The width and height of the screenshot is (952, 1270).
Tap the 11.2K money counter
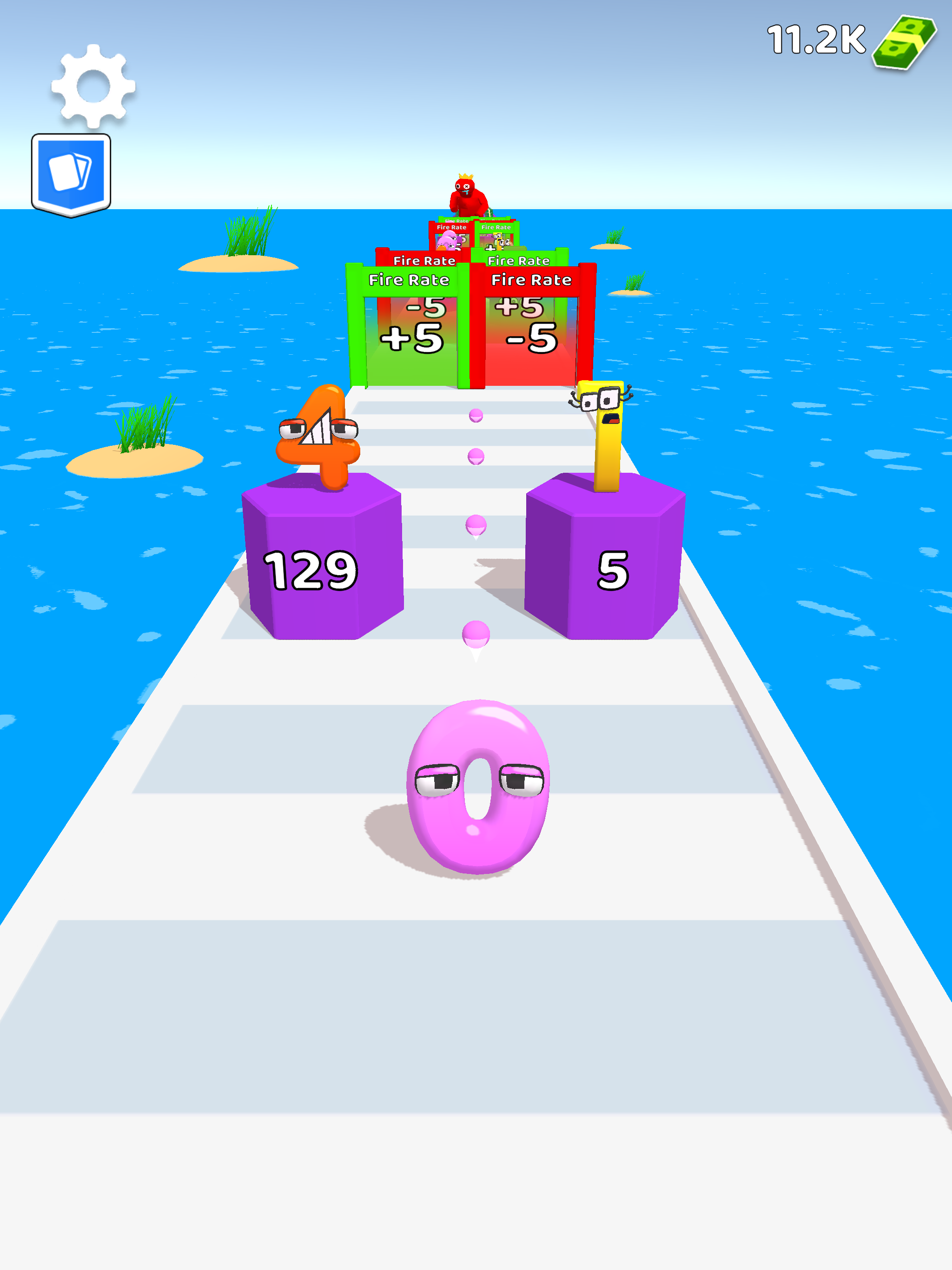pos(815,39)
